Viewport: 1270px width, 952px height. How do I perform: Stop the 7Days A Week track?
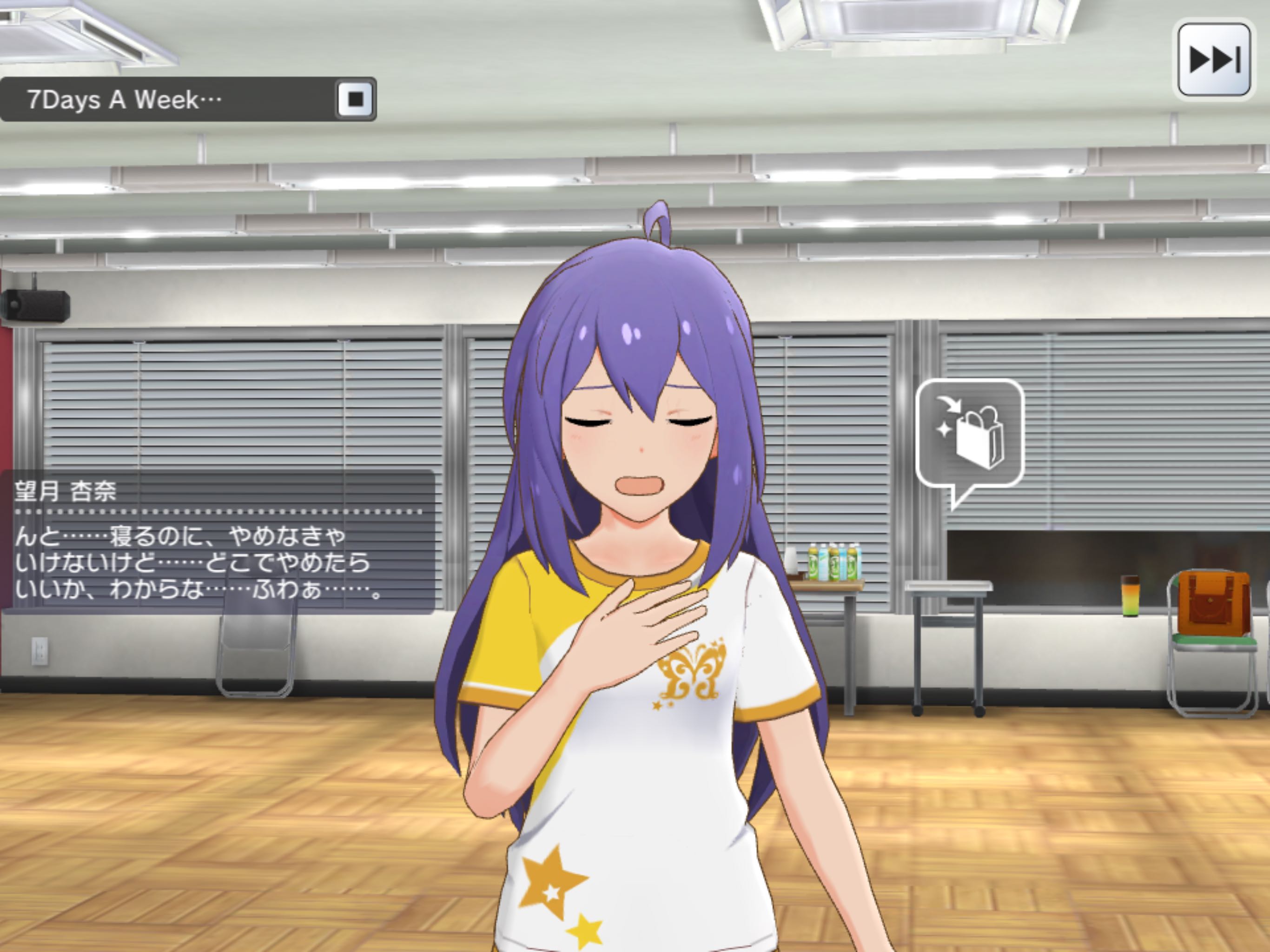pyautogui.click(x=356, y=99)
